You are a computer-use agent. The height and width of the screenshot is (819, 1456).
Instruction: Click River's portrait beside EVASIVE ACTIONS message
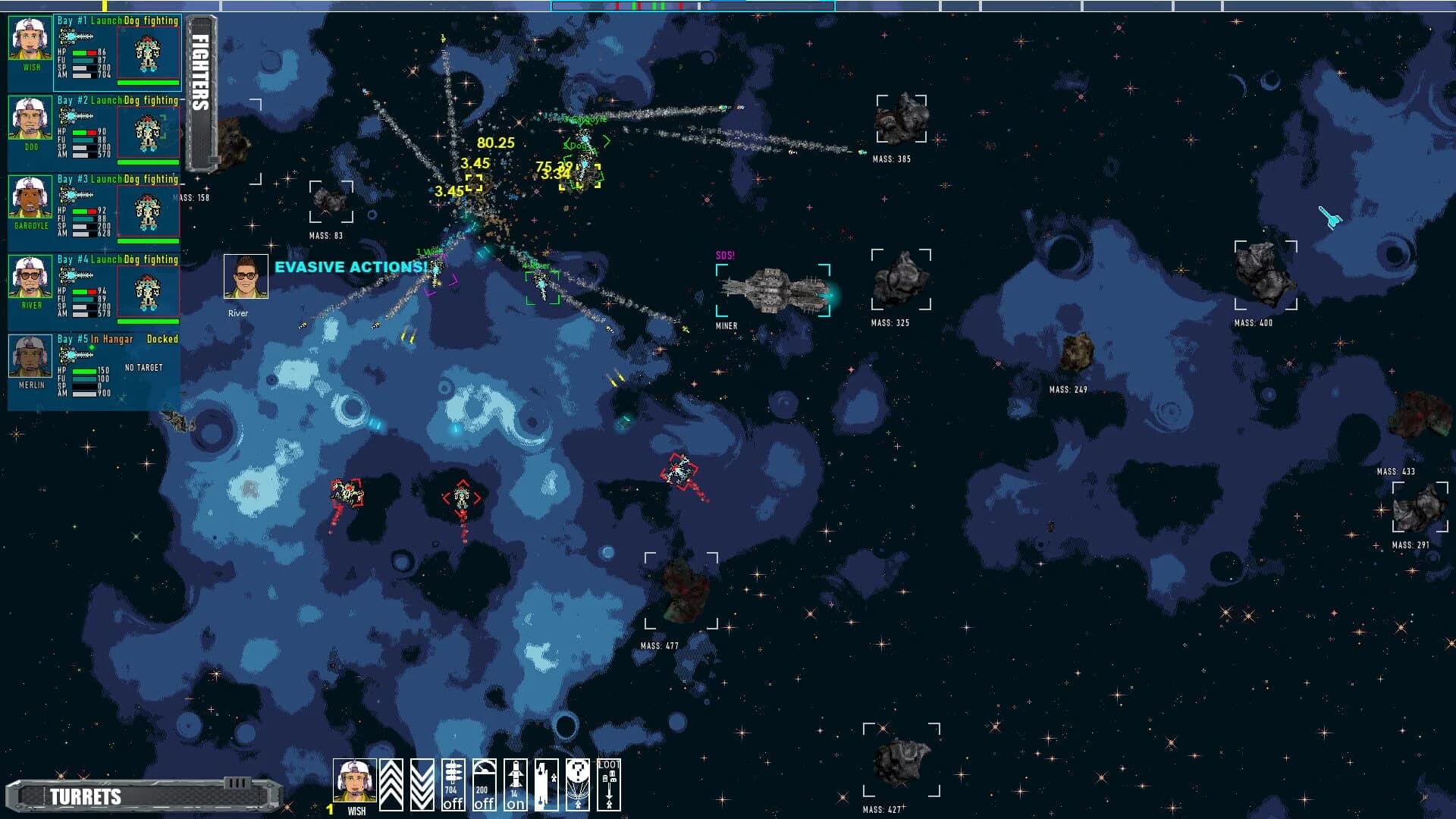[x=246, y=275]
